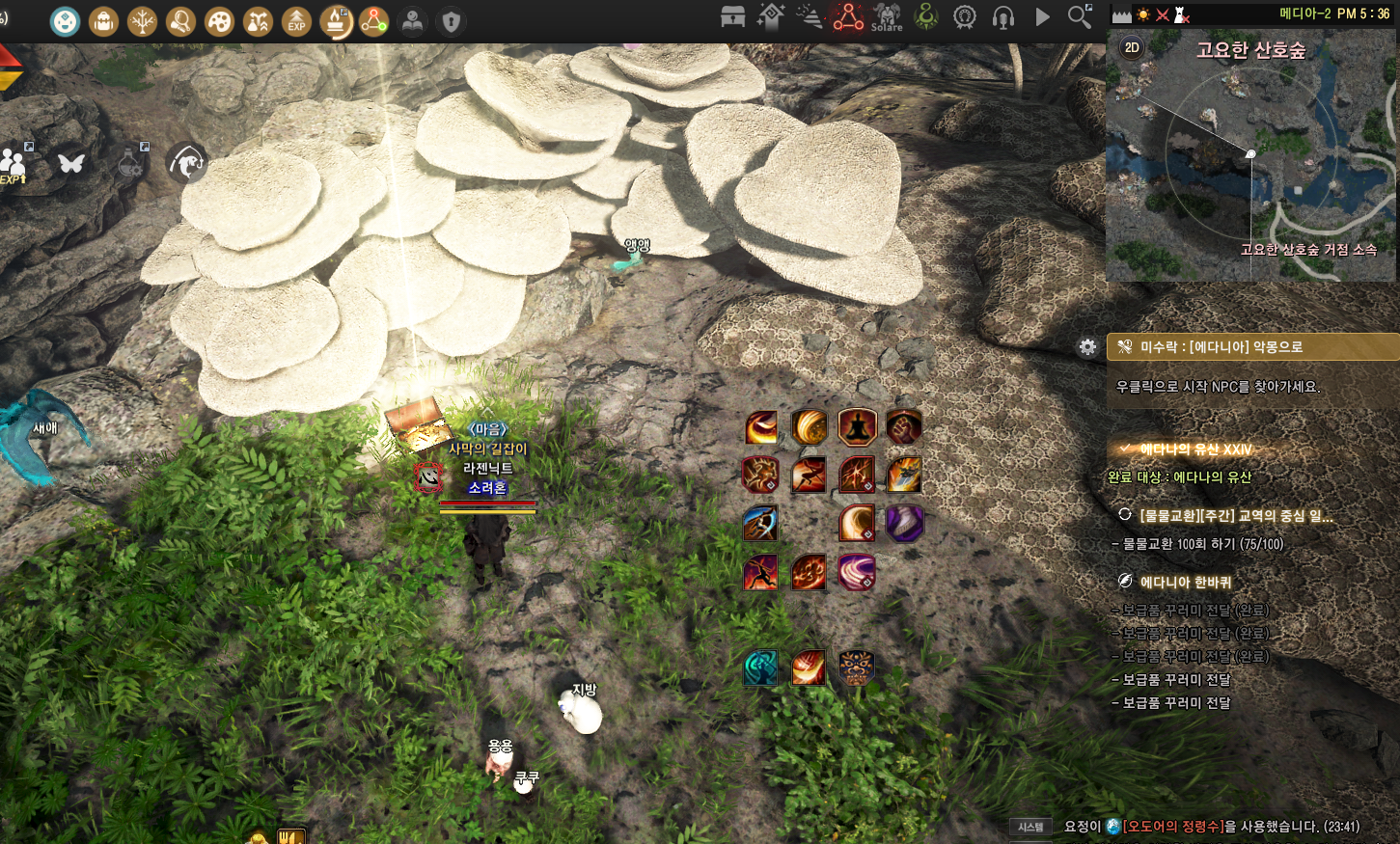Click the grey shield lock icon
This screenshot has height=844, width=1400.
pos(451,20)
